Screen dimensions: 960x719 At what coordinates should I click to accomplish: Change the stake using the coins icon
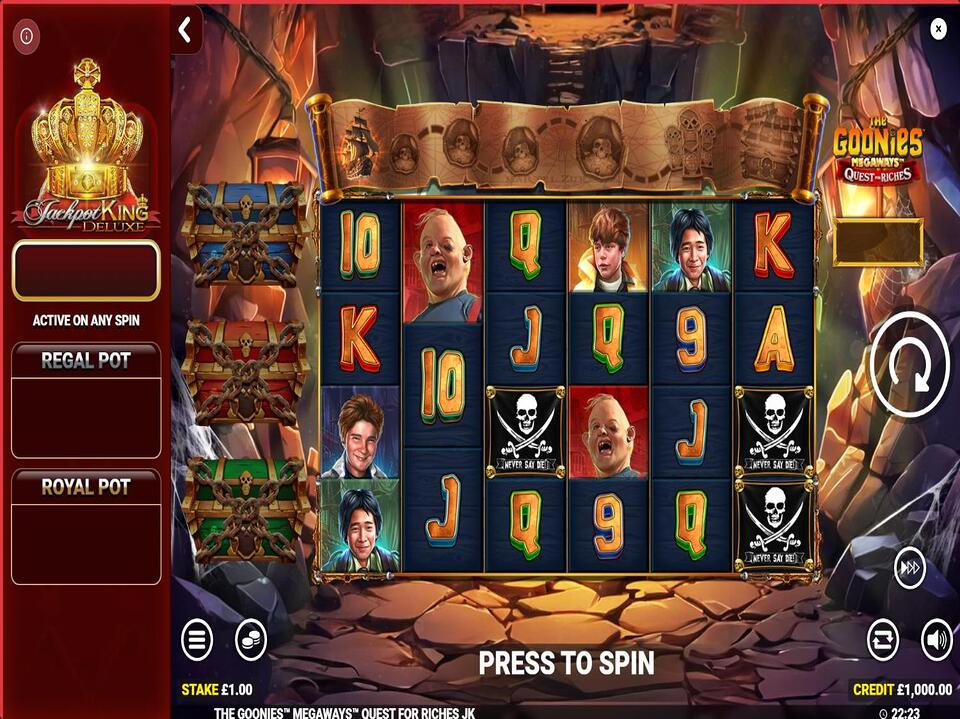tap(250, 639)
